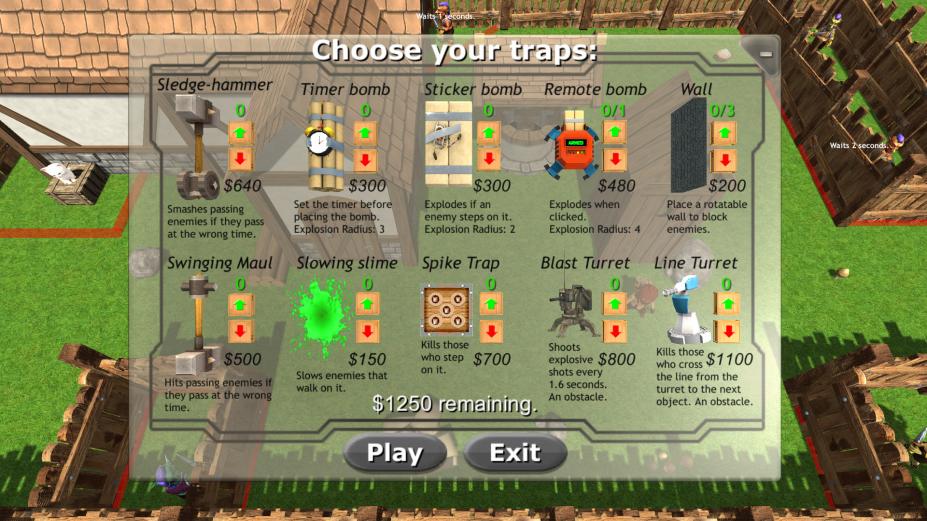Increase the Sledge-hammer trap count
927x521 pixels.
click(x=241, y=133)
